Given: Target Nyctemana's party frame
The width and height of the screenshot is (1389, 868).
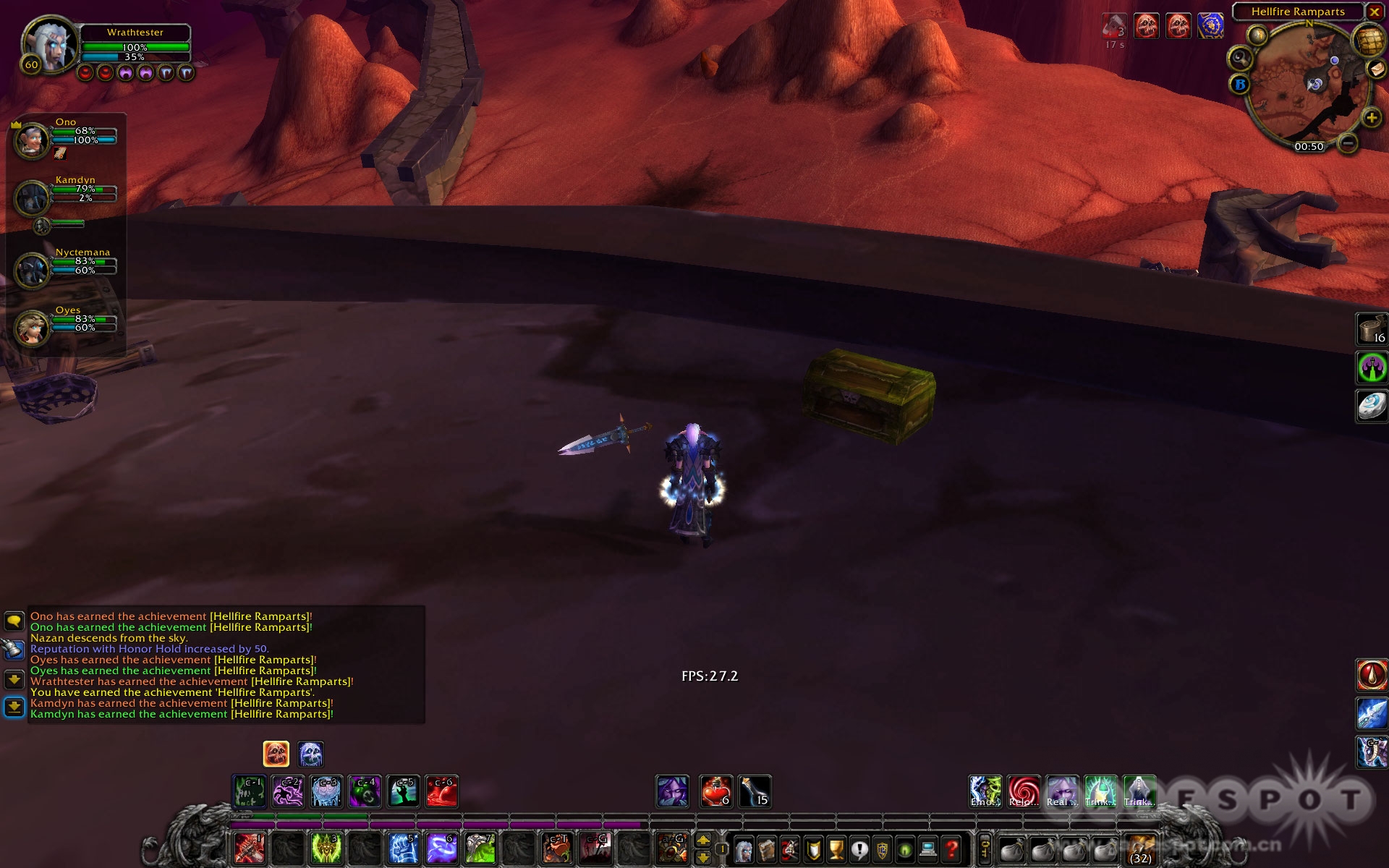Looking at the screenshot, I should coord(32,269).
